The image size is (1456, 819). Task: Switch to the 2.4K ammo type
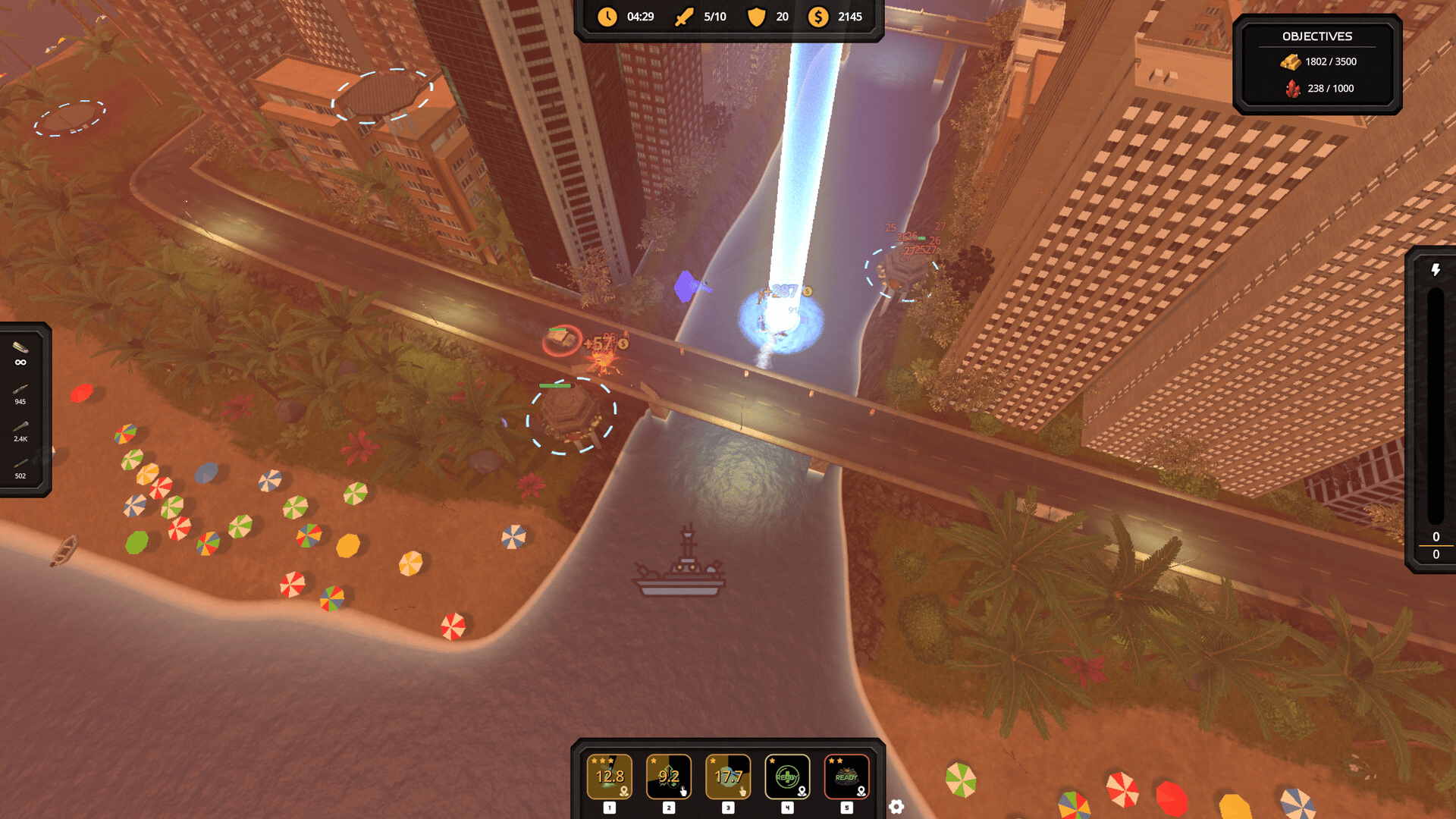(x=20, y=431)
